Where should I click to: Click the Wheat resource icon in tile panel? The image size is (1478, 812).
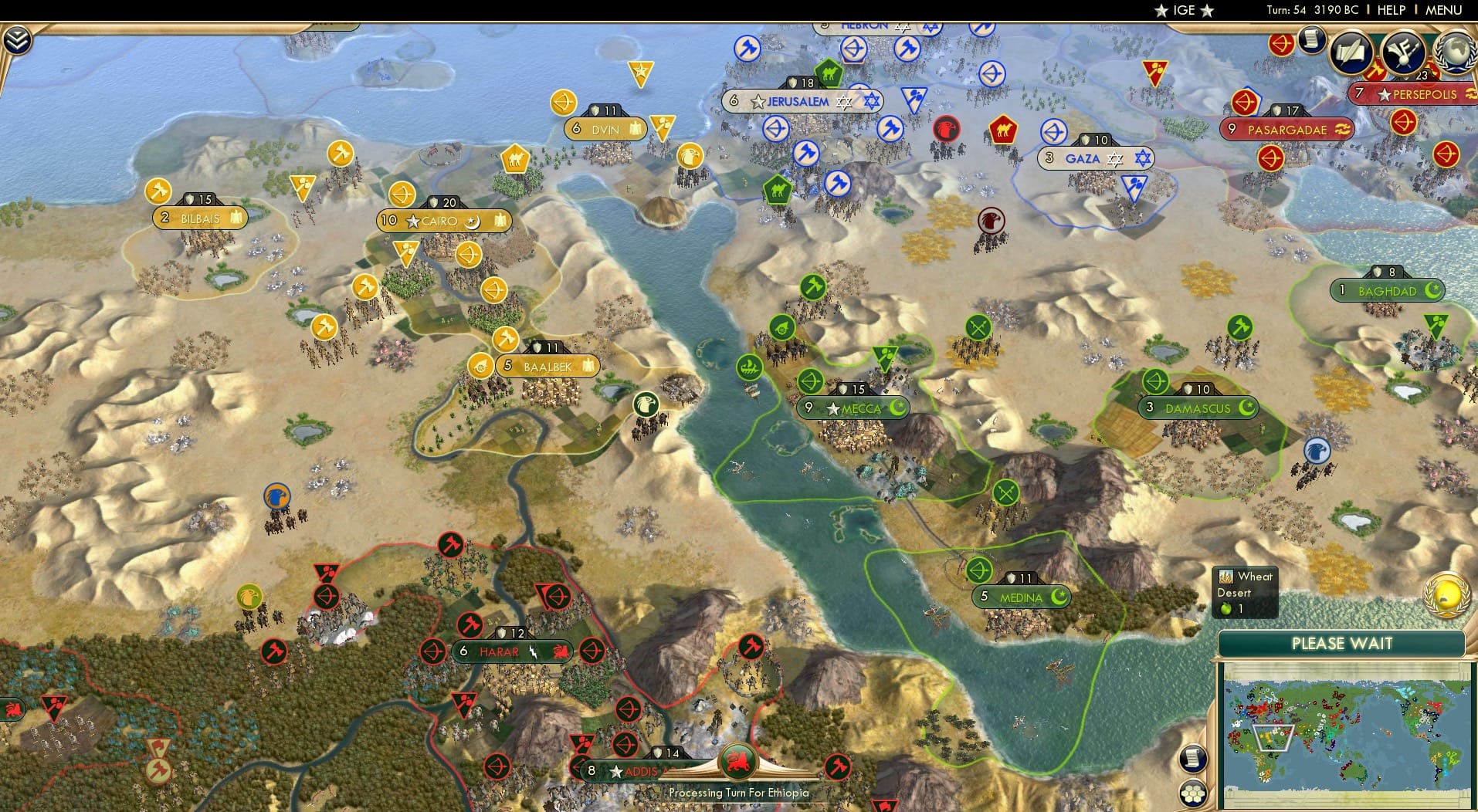click(x=1226, y=577)
